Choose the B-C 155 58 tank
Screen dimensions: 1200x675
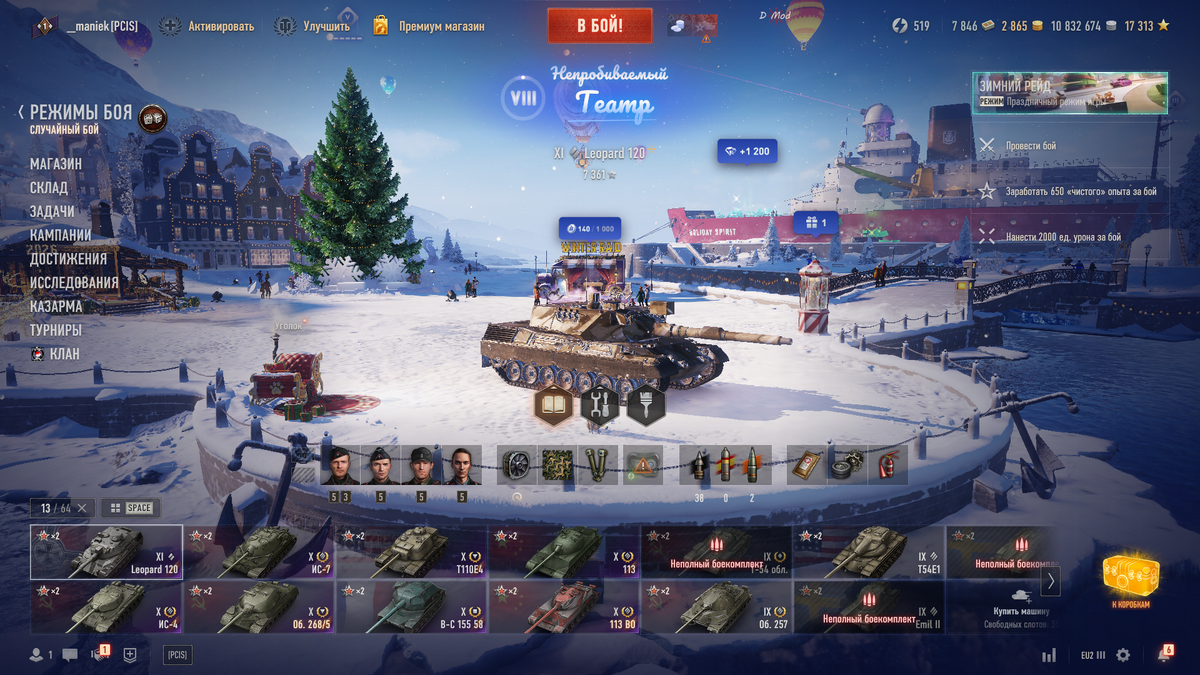(x=411, y=607)
